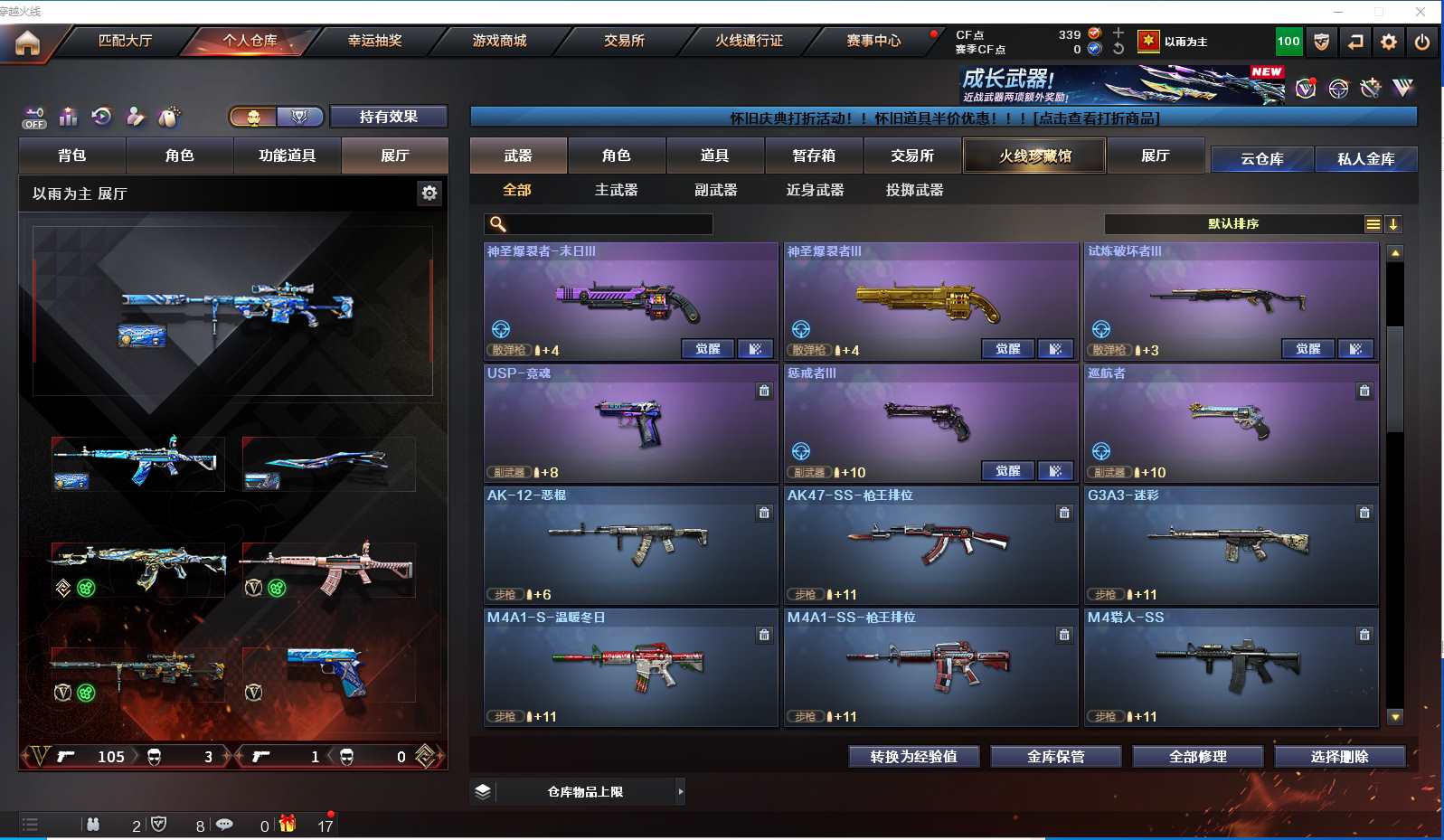Switch to the 角色 tab beside 背包
1444x840 pixels.
179,156
